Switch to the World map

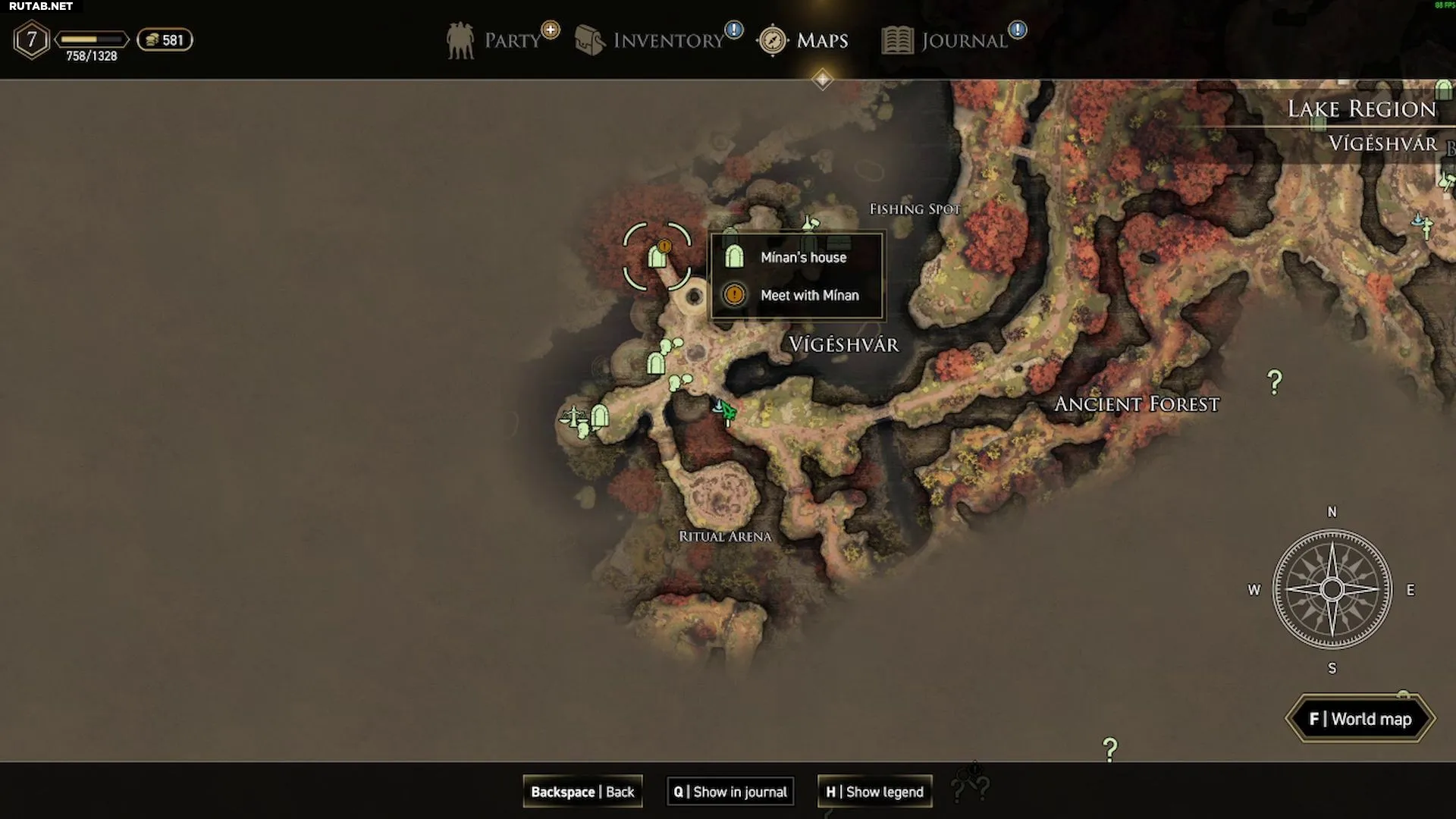tap(1360, 719)
